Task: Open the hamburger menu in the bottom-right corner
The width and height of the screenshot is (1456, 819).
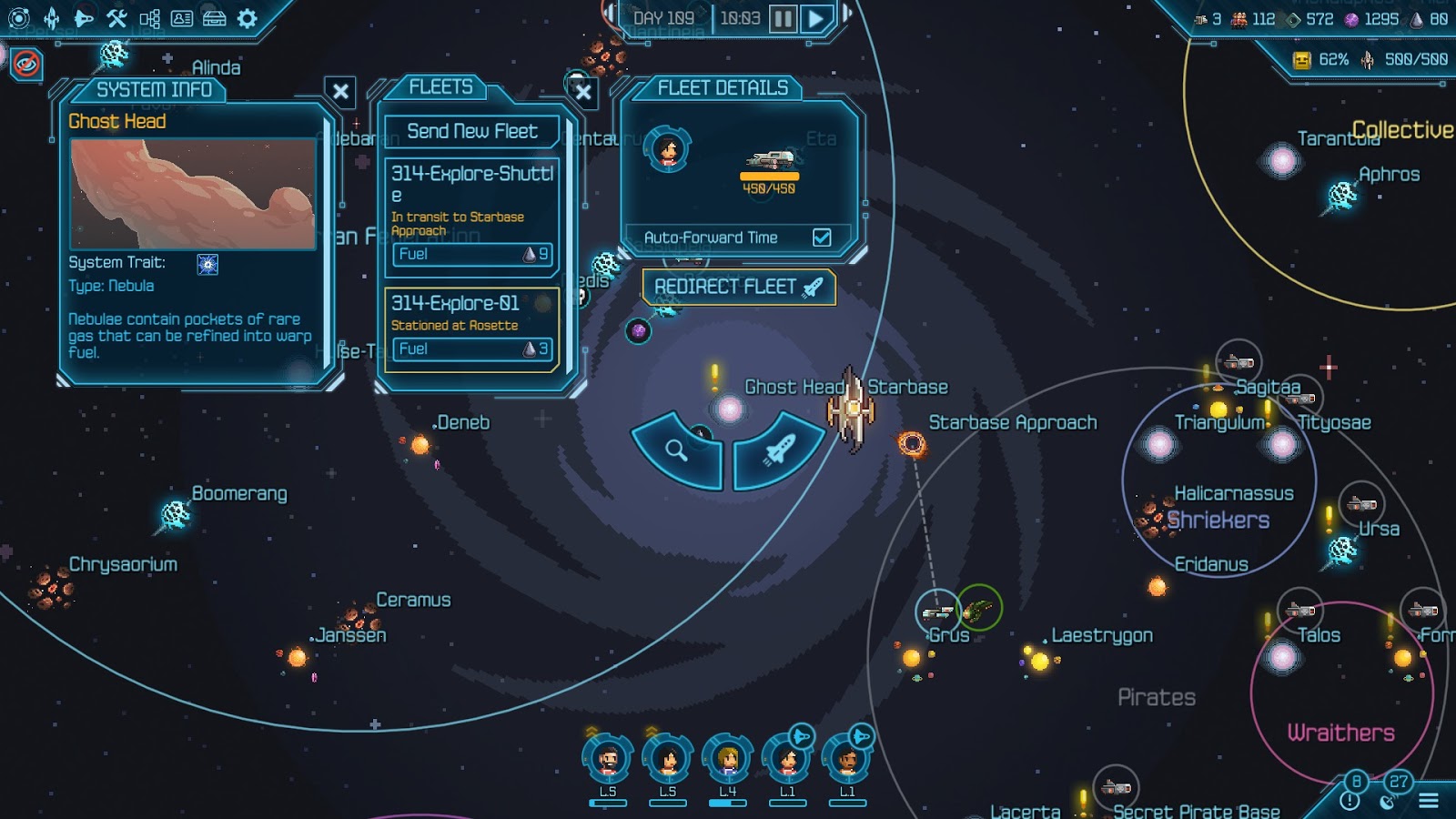Action: (x=1429, y=800)
